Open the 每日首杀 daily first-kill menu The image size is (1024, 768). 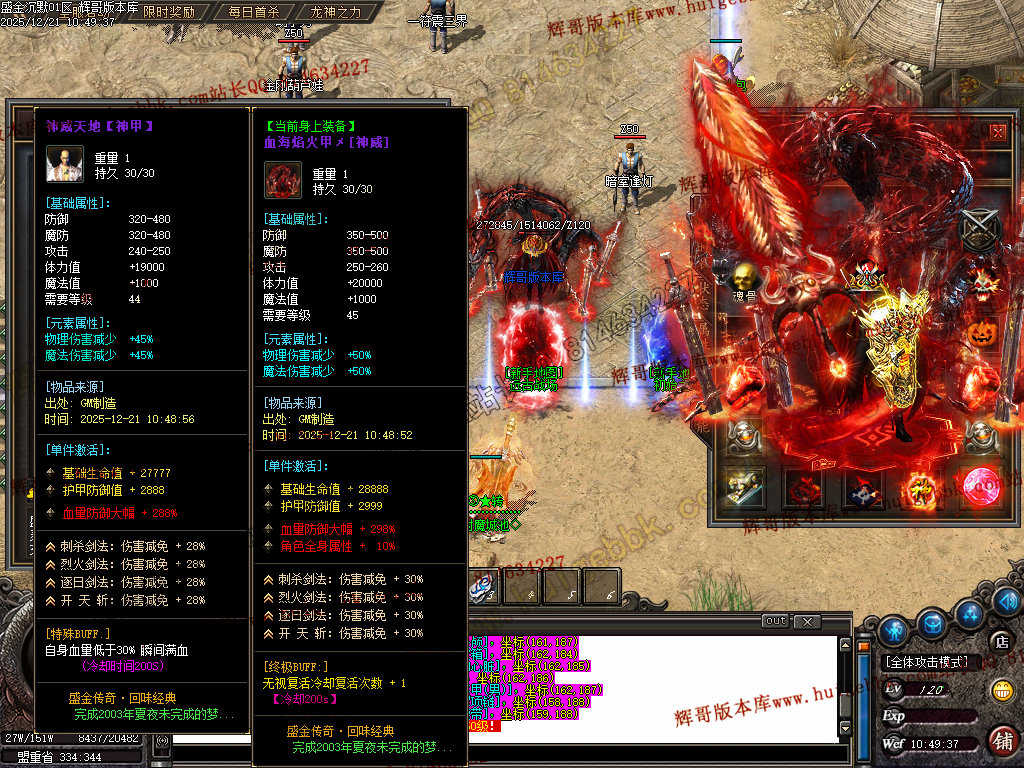pos(253,12)
